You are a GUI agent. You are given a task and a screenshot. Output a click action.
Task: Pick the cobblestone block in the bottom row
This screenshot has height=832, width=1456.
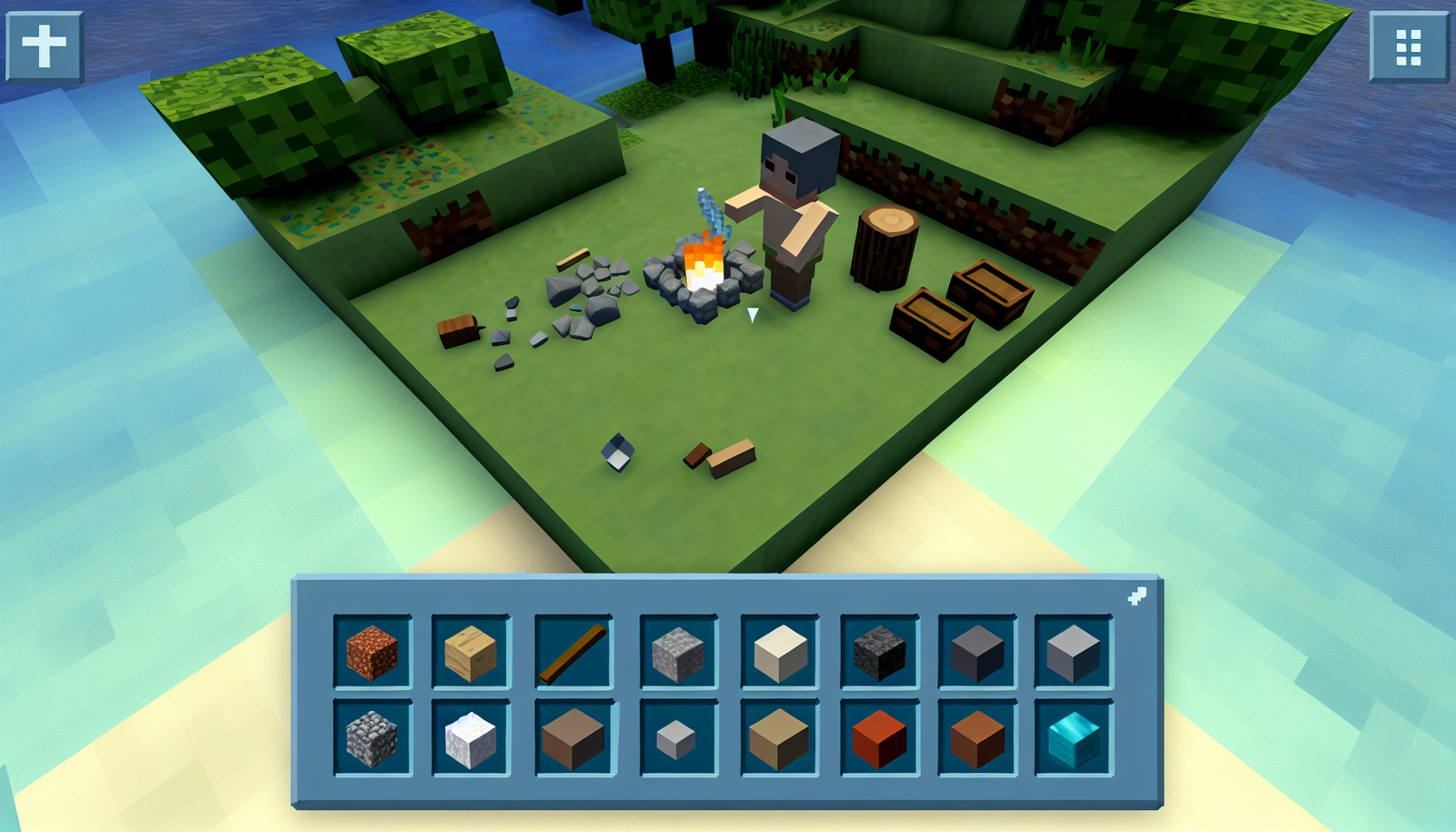click(x=373, y=739)
